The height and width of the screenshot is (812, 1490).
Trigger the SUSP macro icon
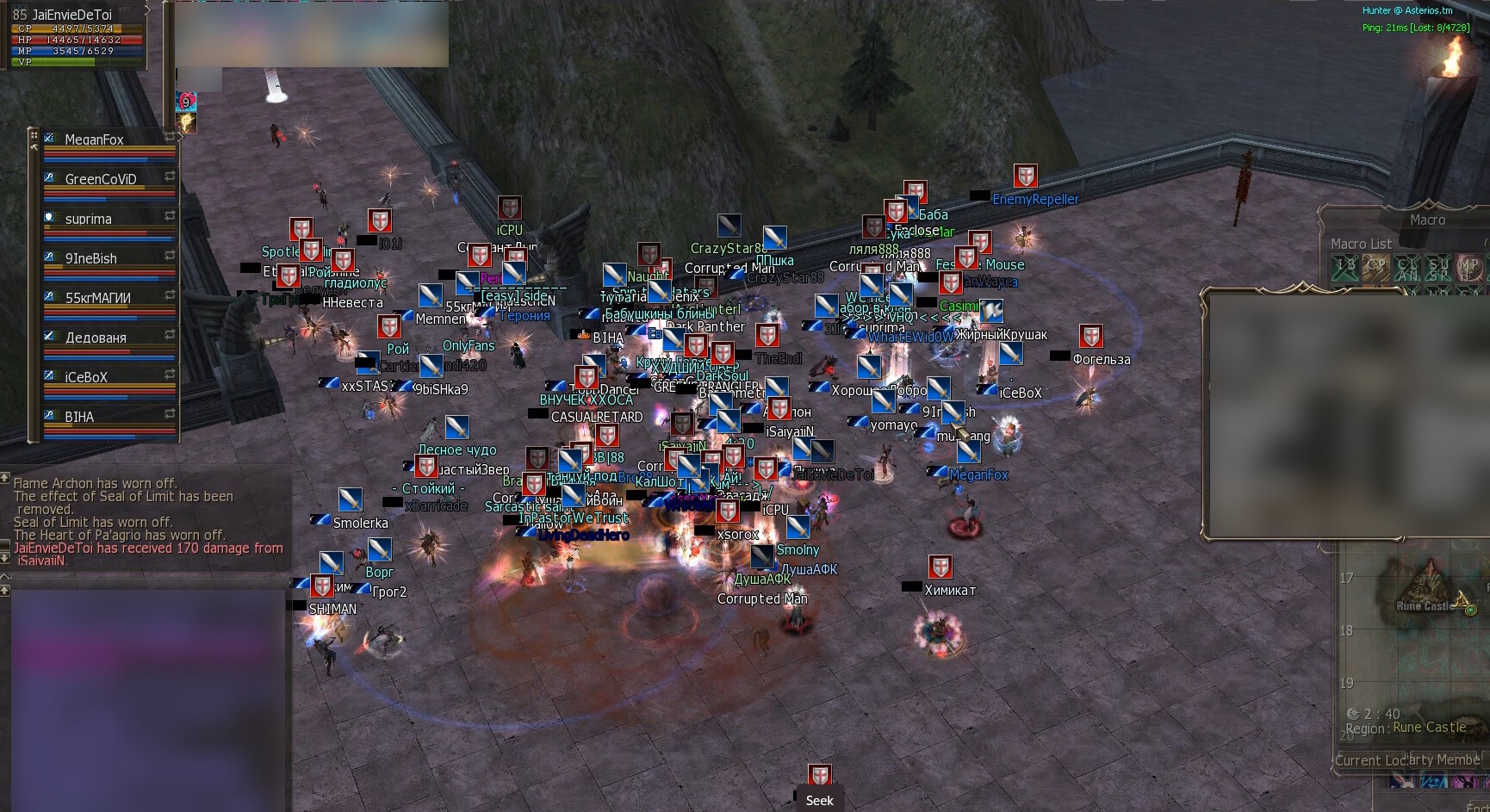[x=1438, y=269]
